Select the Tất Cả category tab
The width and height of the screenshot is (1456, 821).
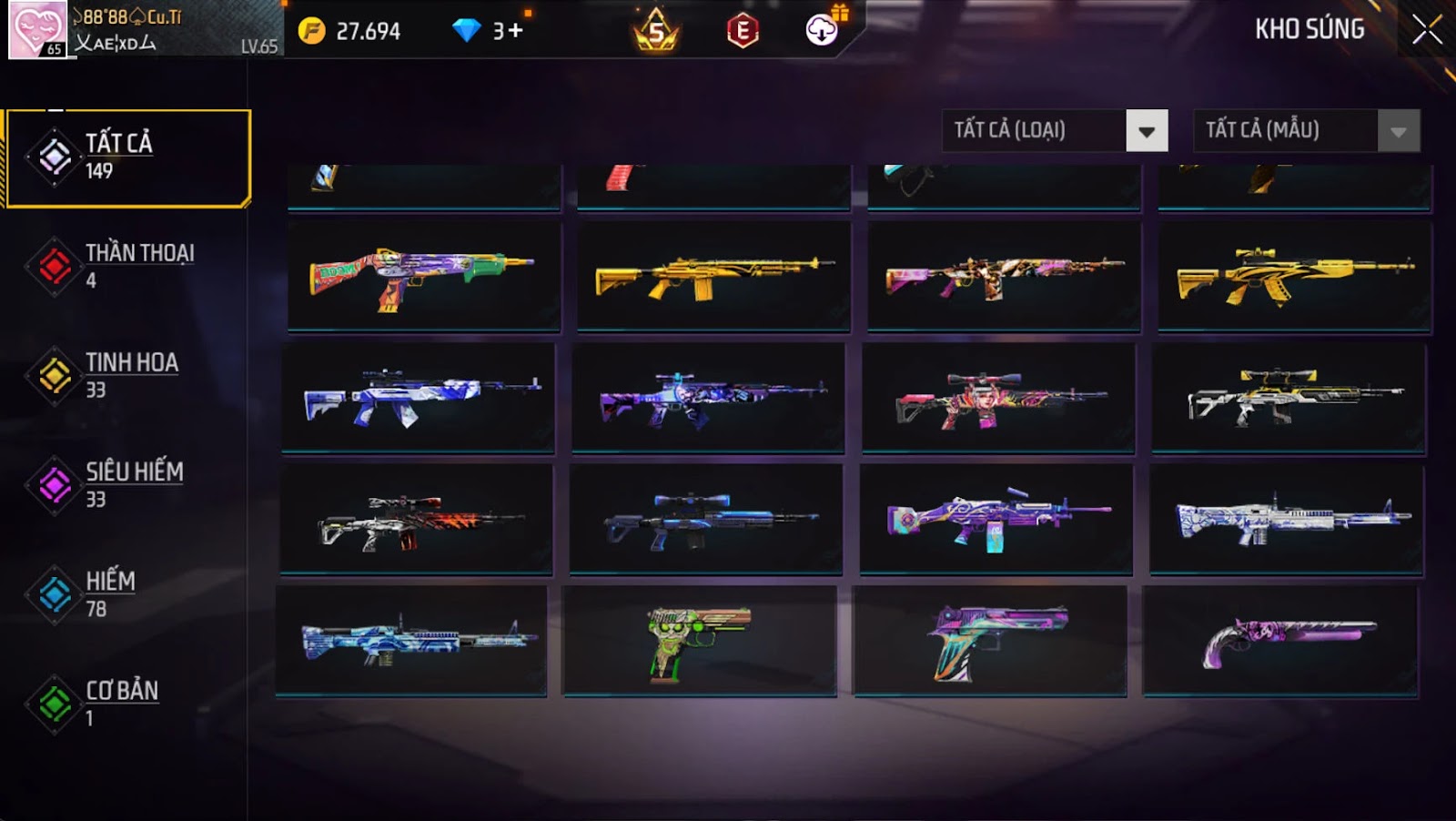pos(127,157)
